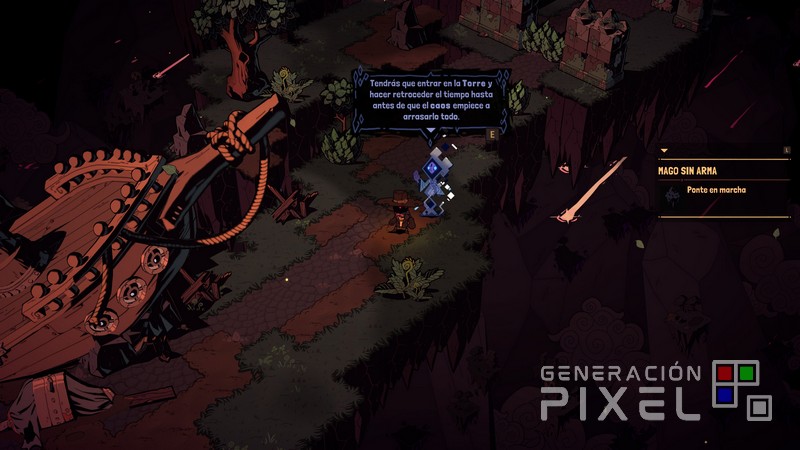Collapse the quest tracker with its arrow

pos(664,151)
